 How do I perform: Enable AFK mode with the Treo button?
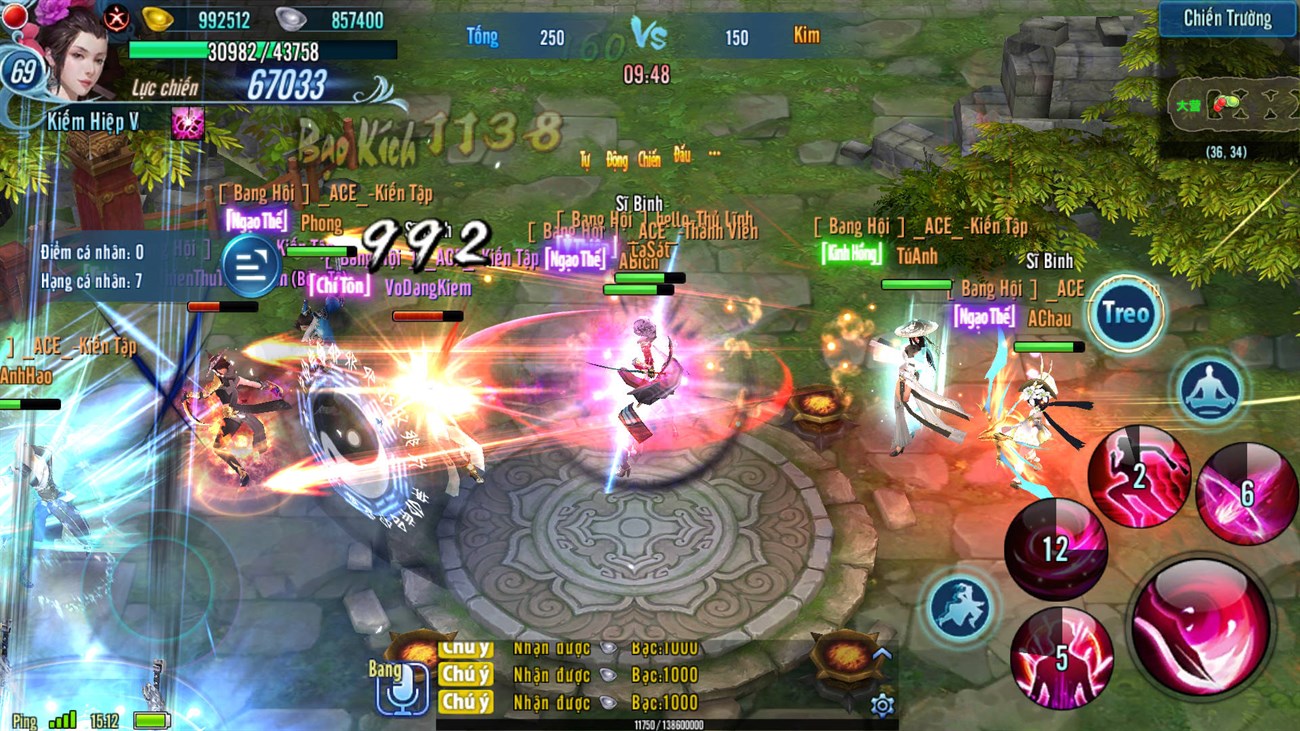tap(1125, 313)
